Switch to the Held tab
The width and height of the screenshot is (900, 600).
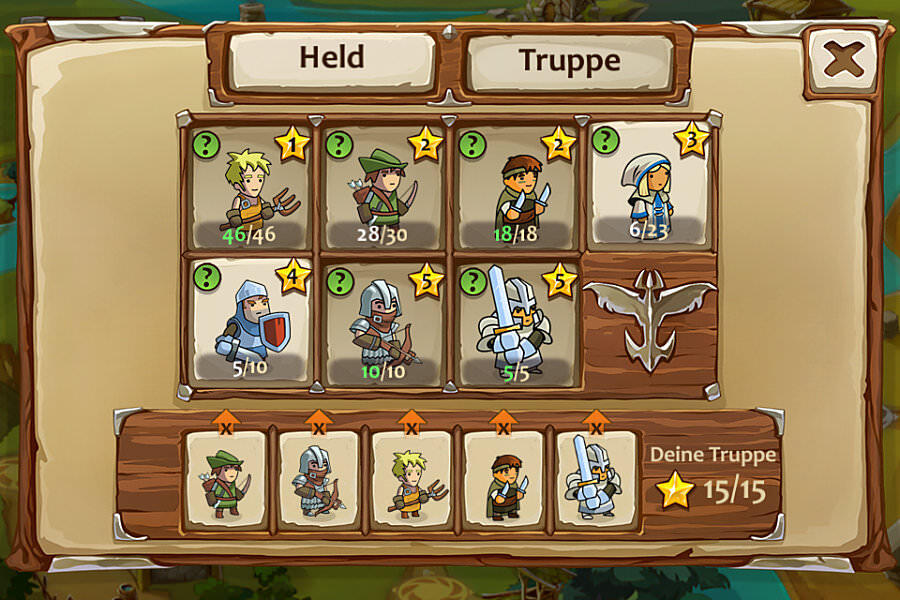(x=332, y=60)
